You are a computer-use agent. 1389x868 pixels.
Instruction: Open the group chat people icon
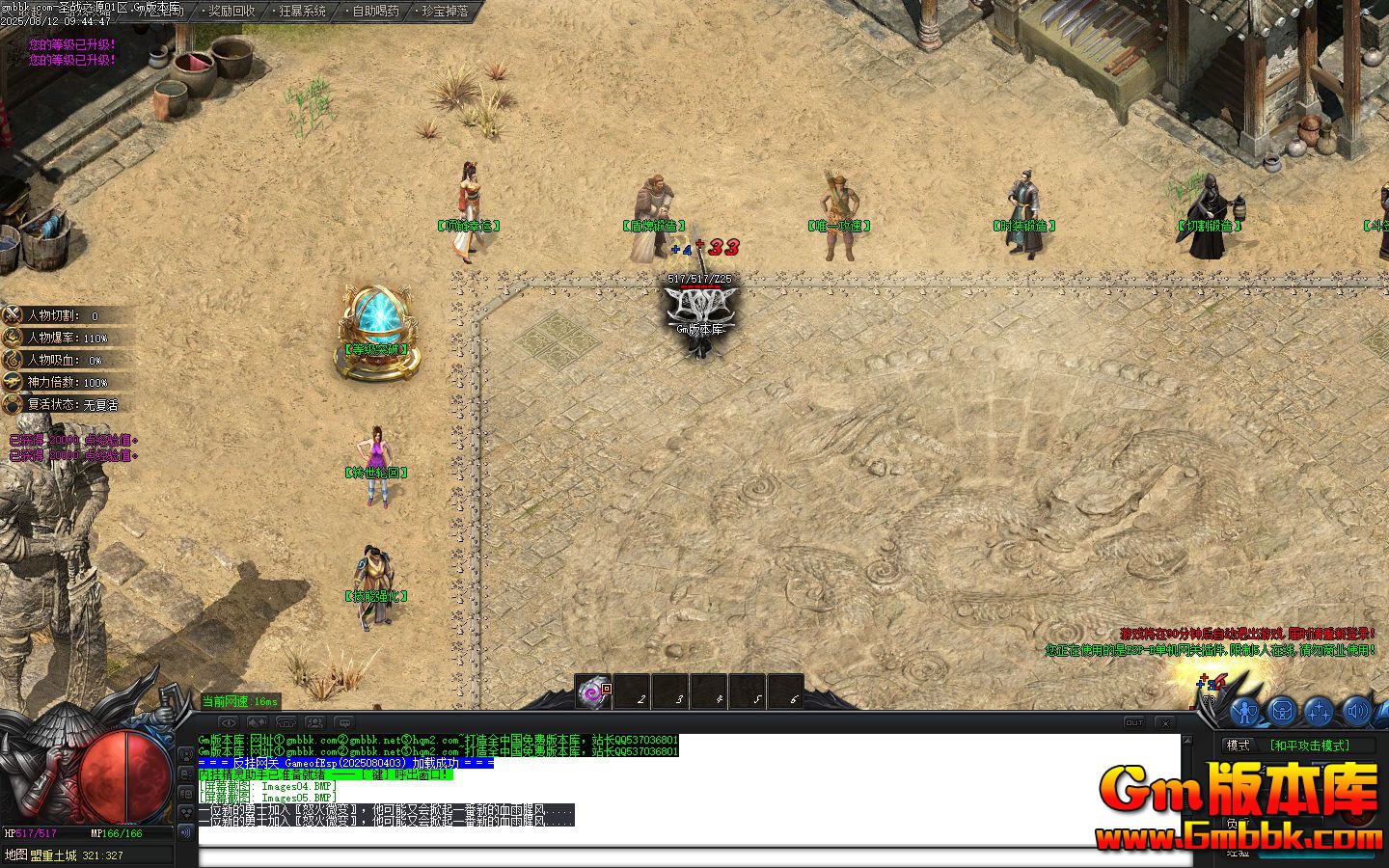[315, 722]
